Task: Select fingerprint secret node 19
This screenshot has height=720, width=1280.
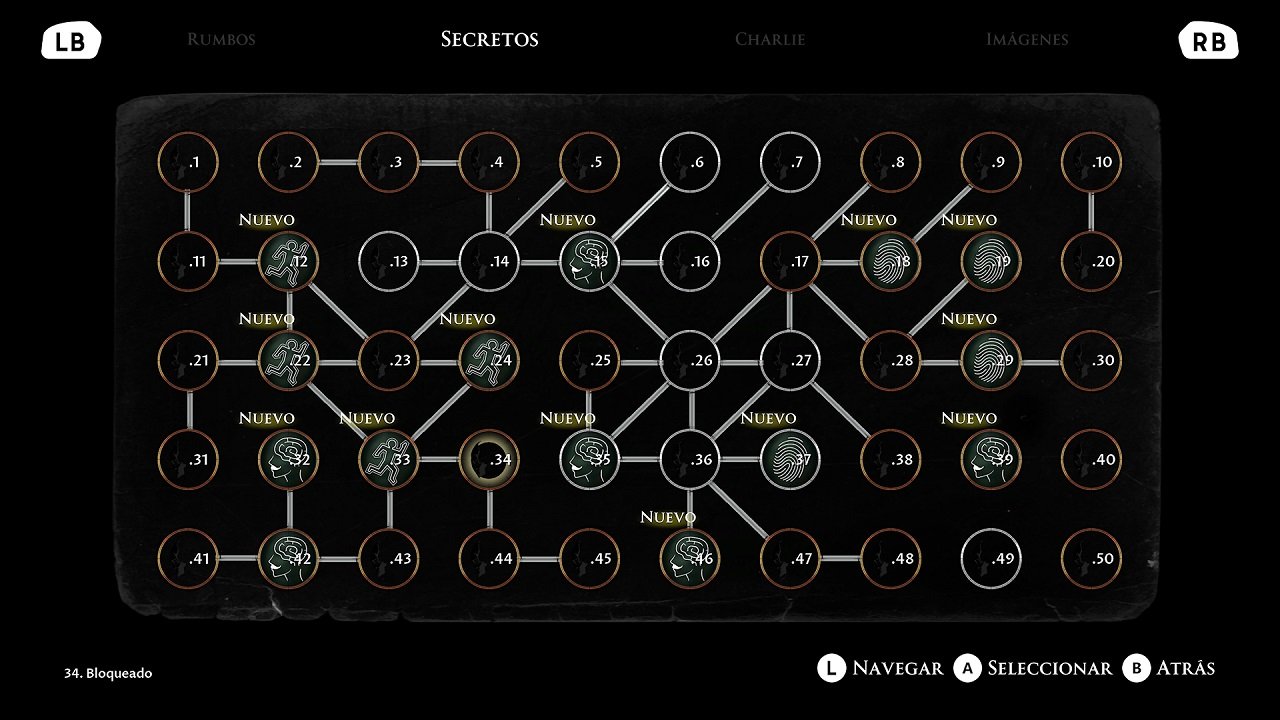Action: (991, 262)
